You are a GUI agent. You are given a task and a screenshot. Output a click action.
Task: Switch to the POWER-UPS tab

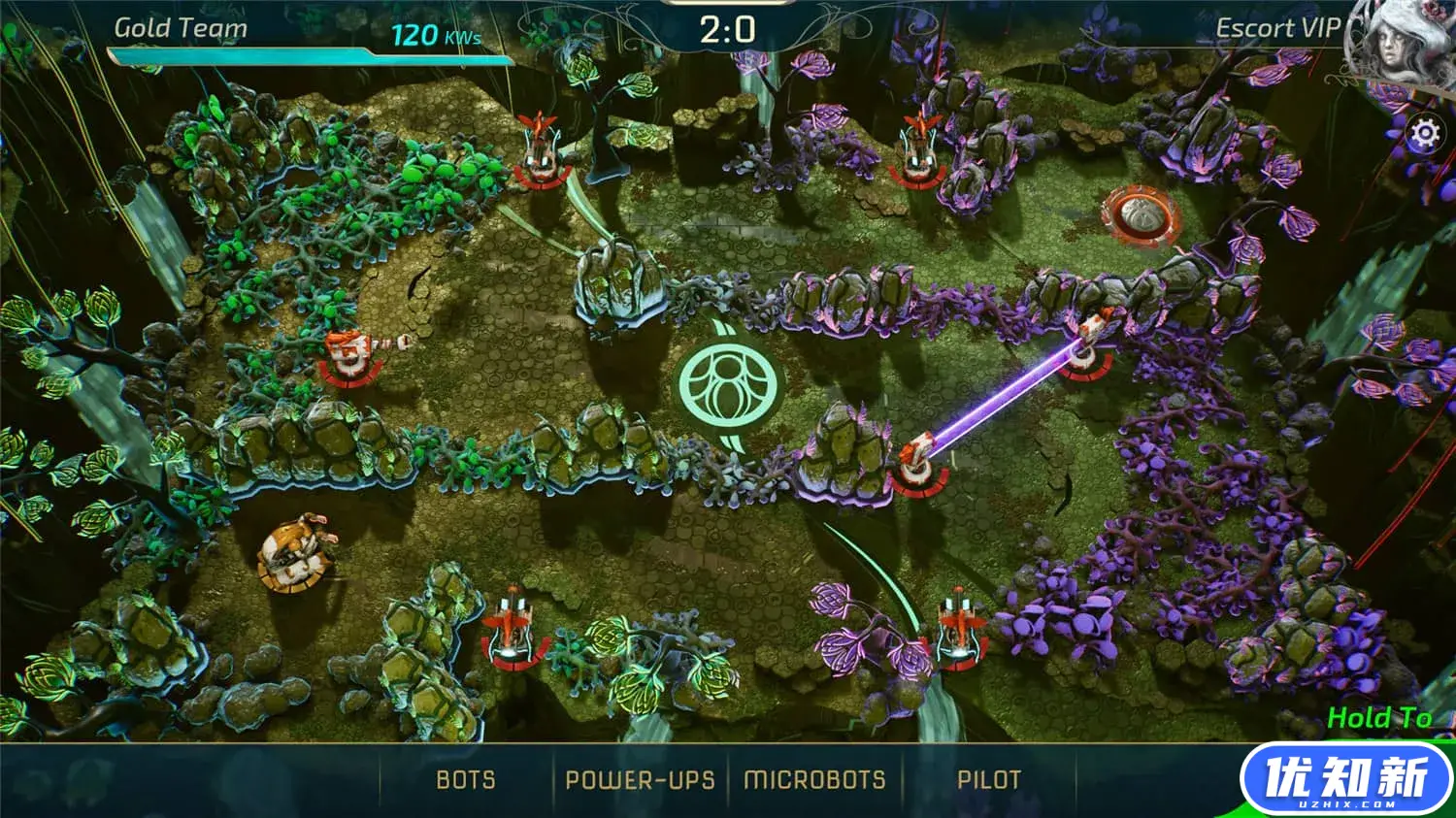(x=640, y=780)
